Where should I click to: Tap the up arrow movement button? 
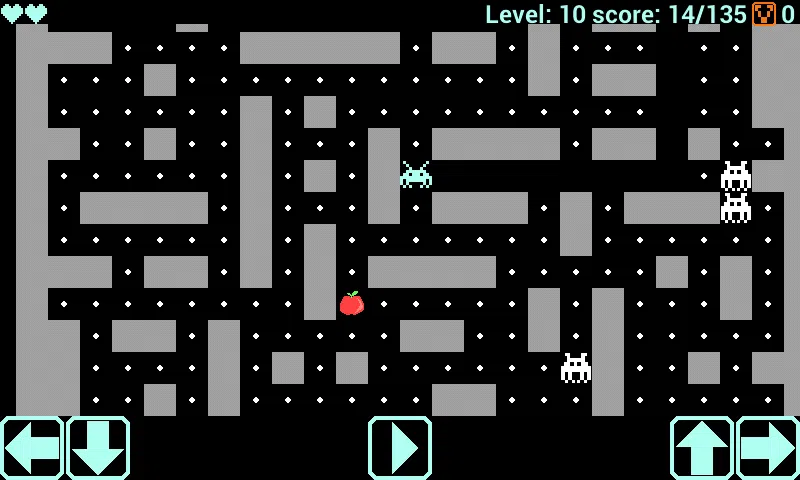click(702, 448)
